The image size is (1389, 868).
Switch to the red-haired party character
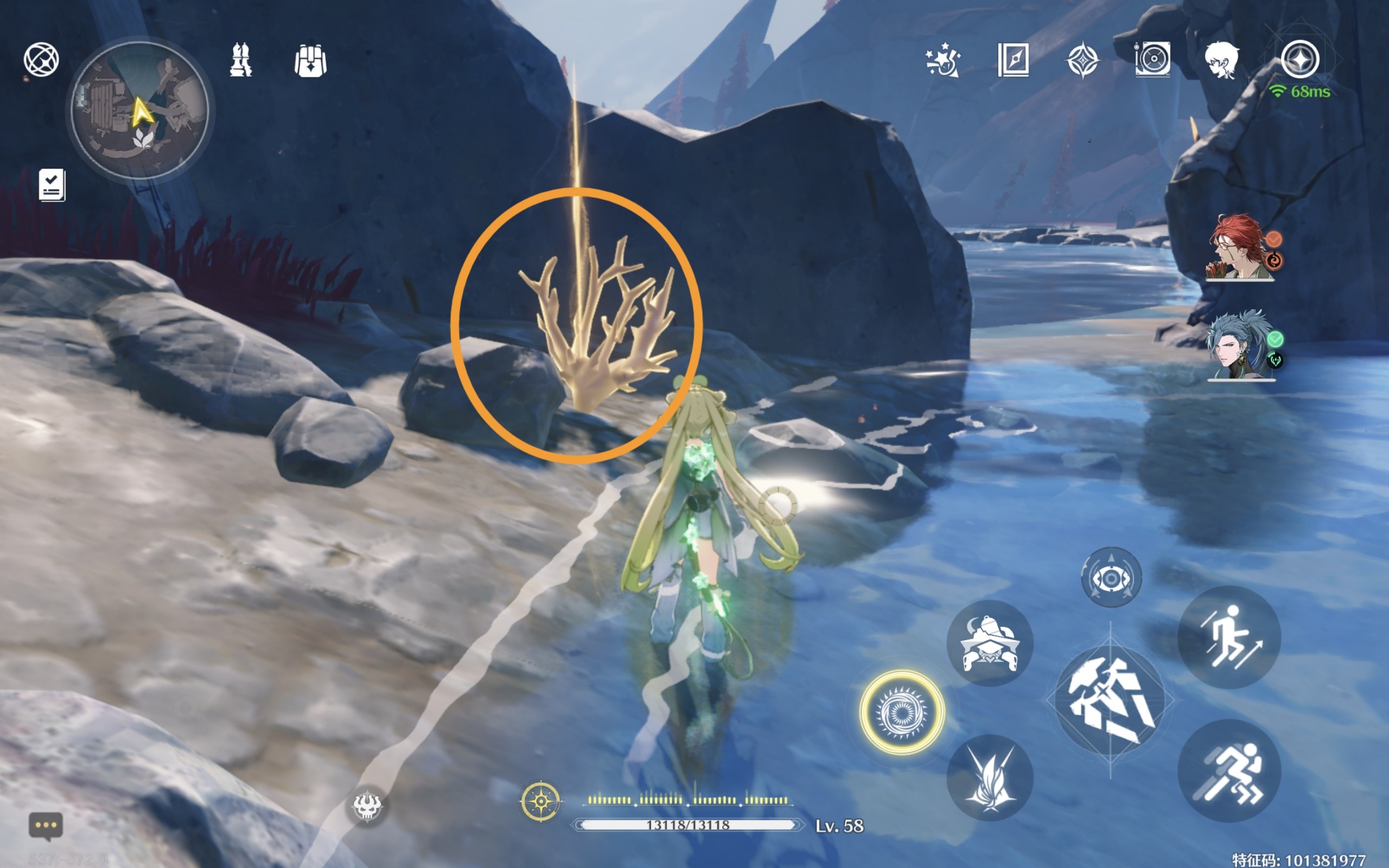point(1240,248)
